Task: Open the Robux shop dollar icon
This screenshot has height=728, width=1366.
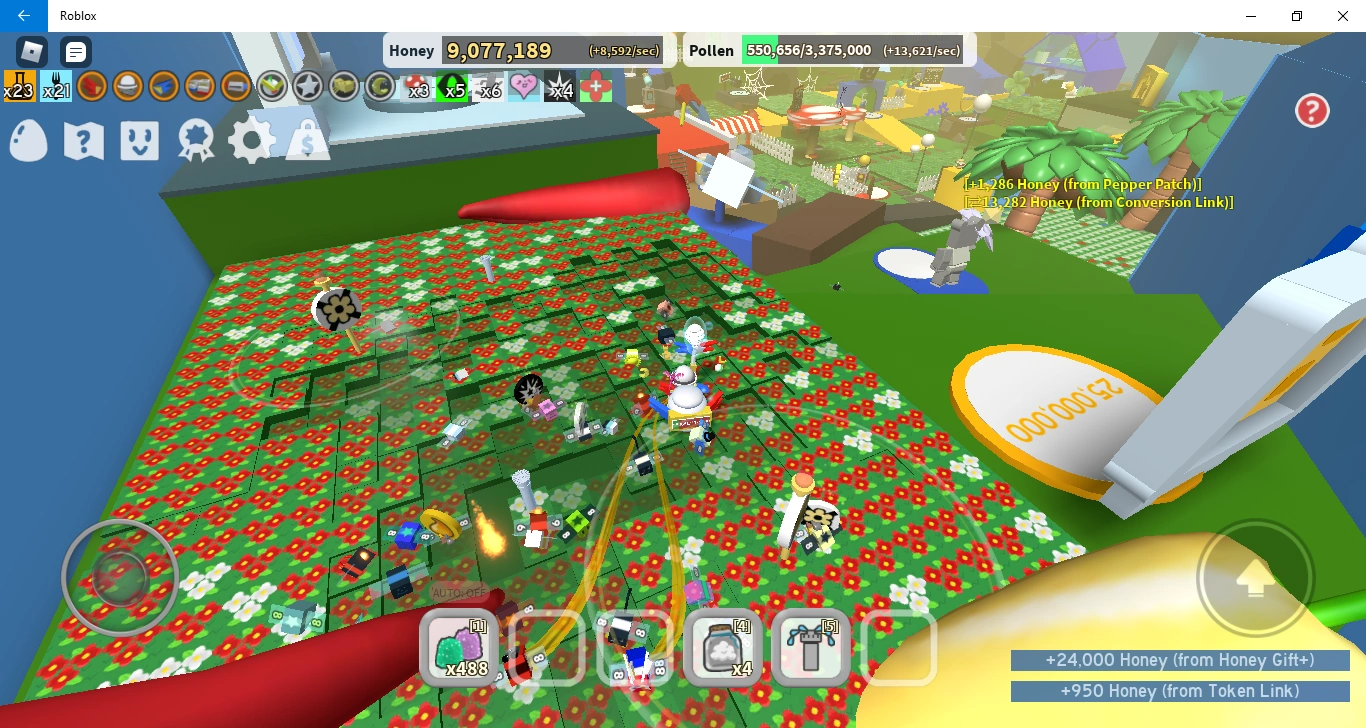Action: tap(307, 140)
